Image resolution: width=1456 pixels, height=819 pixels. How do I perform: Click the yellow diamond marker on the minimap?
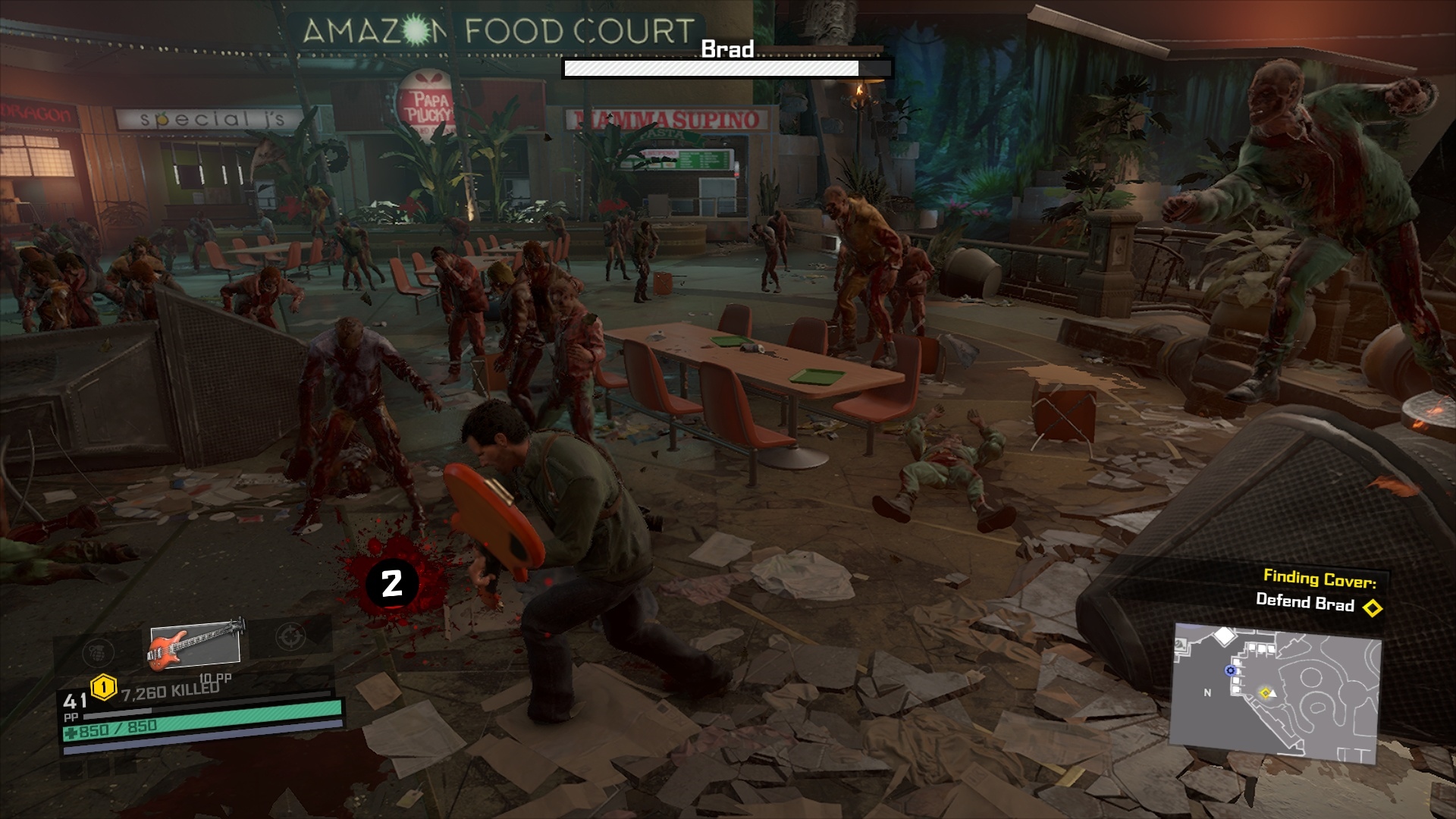(1265, 692)
